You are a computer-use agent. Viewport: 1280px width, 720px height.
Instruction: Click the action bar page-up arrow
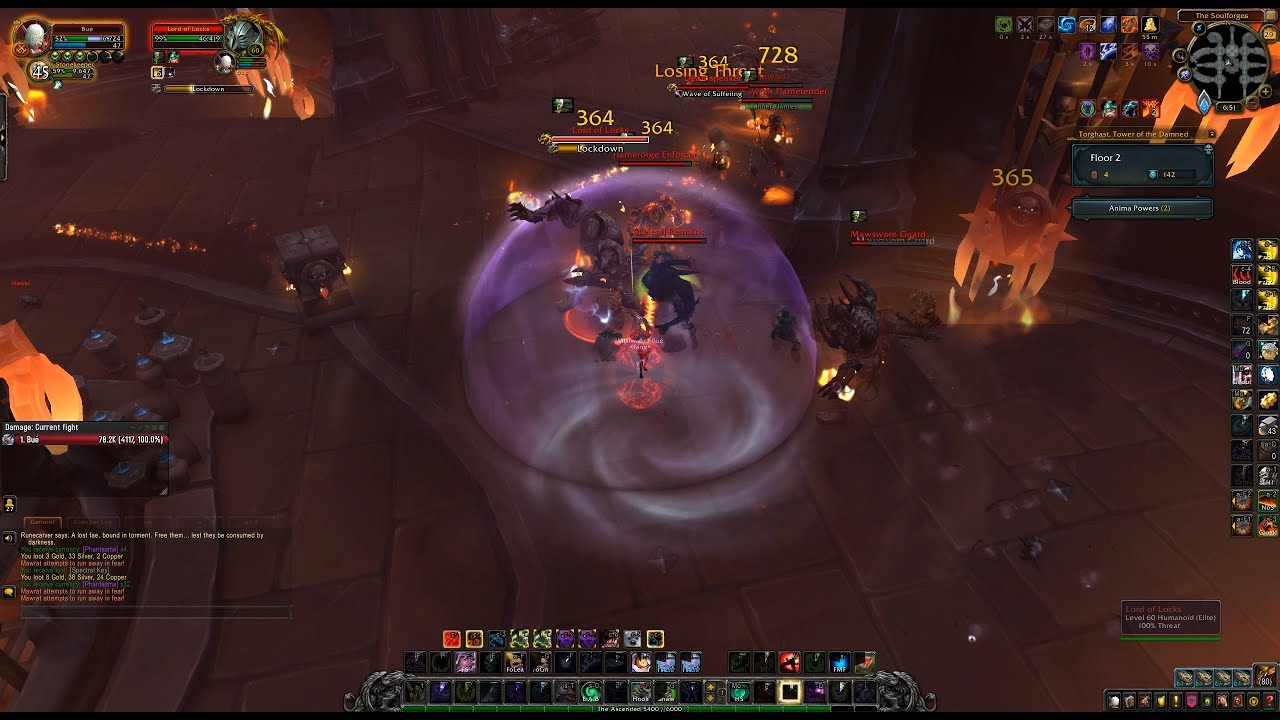(x=709, y=686)
